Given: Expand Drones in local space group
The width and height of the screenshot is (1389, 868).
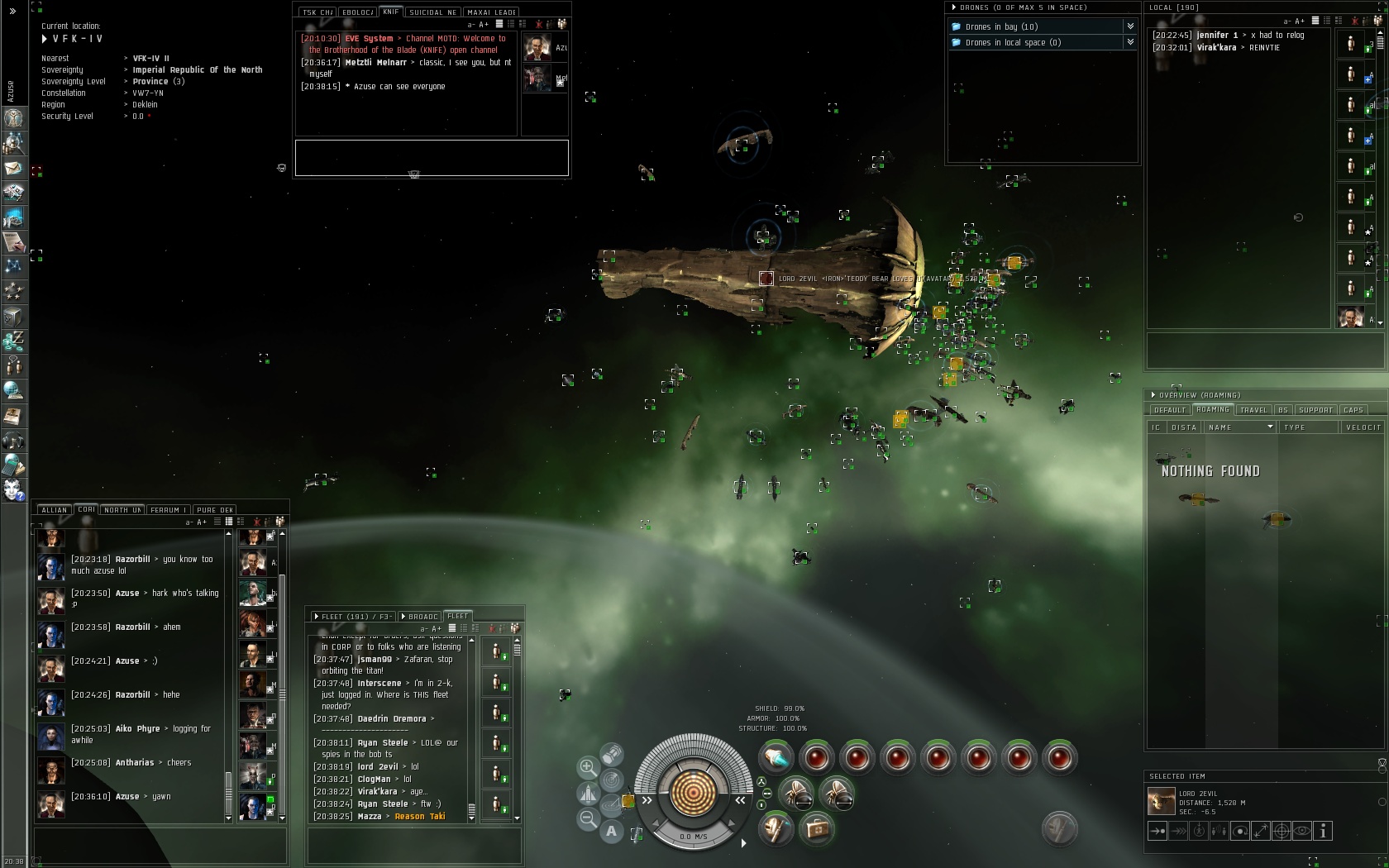Looking at the screenshot, I should coord(1129,42).
